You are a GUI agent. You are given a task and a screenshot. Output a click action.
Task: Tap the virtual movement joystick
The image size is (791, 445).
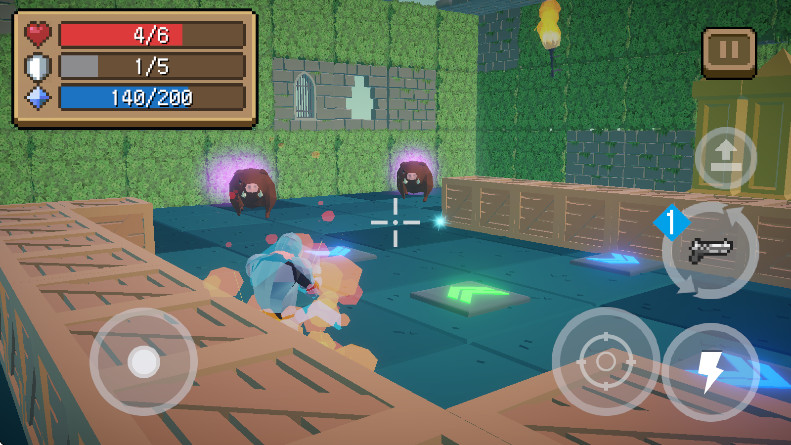tap(143, 361)
